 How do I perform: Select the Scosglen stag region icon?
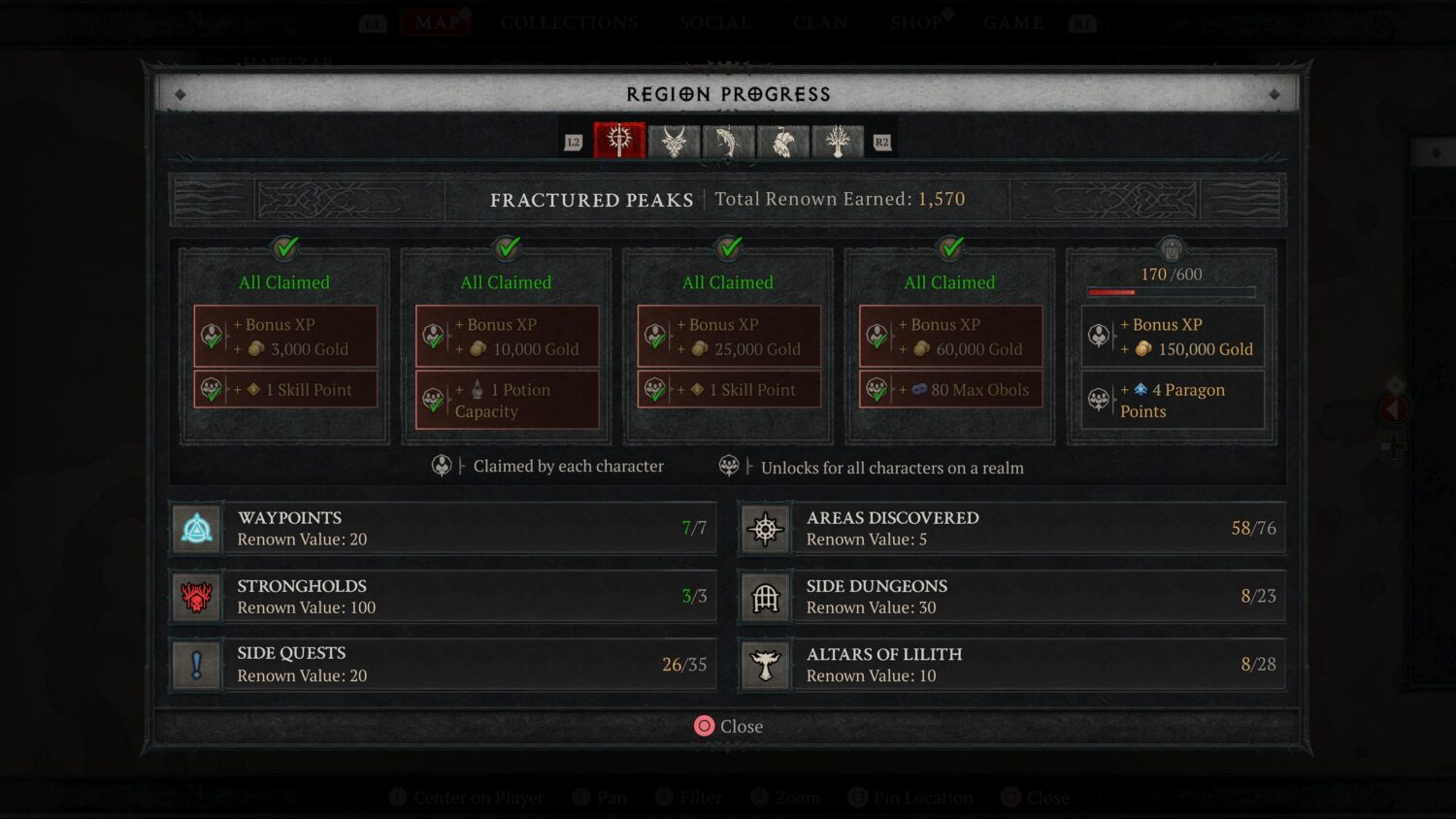click(674, 141)
